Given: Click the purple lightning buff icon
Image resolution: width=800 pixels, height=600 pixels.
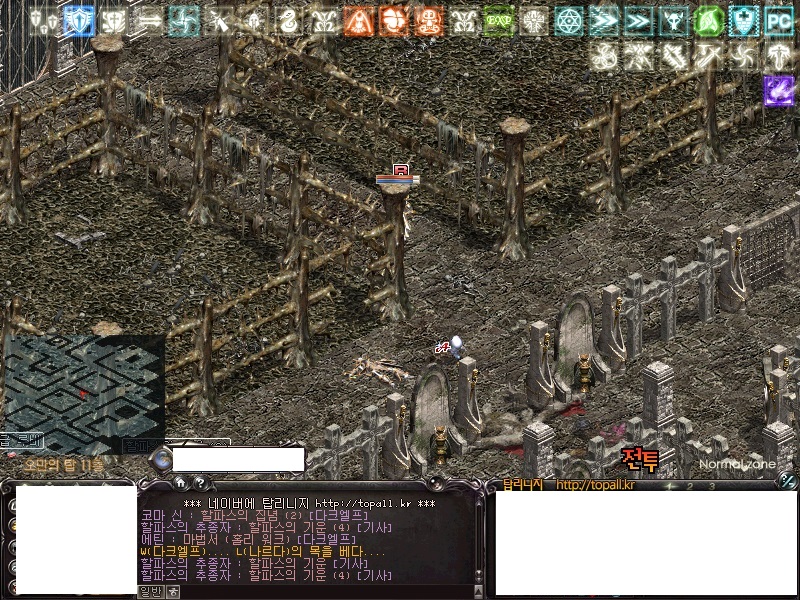Looking at the screenshot, I should (778, 90).
